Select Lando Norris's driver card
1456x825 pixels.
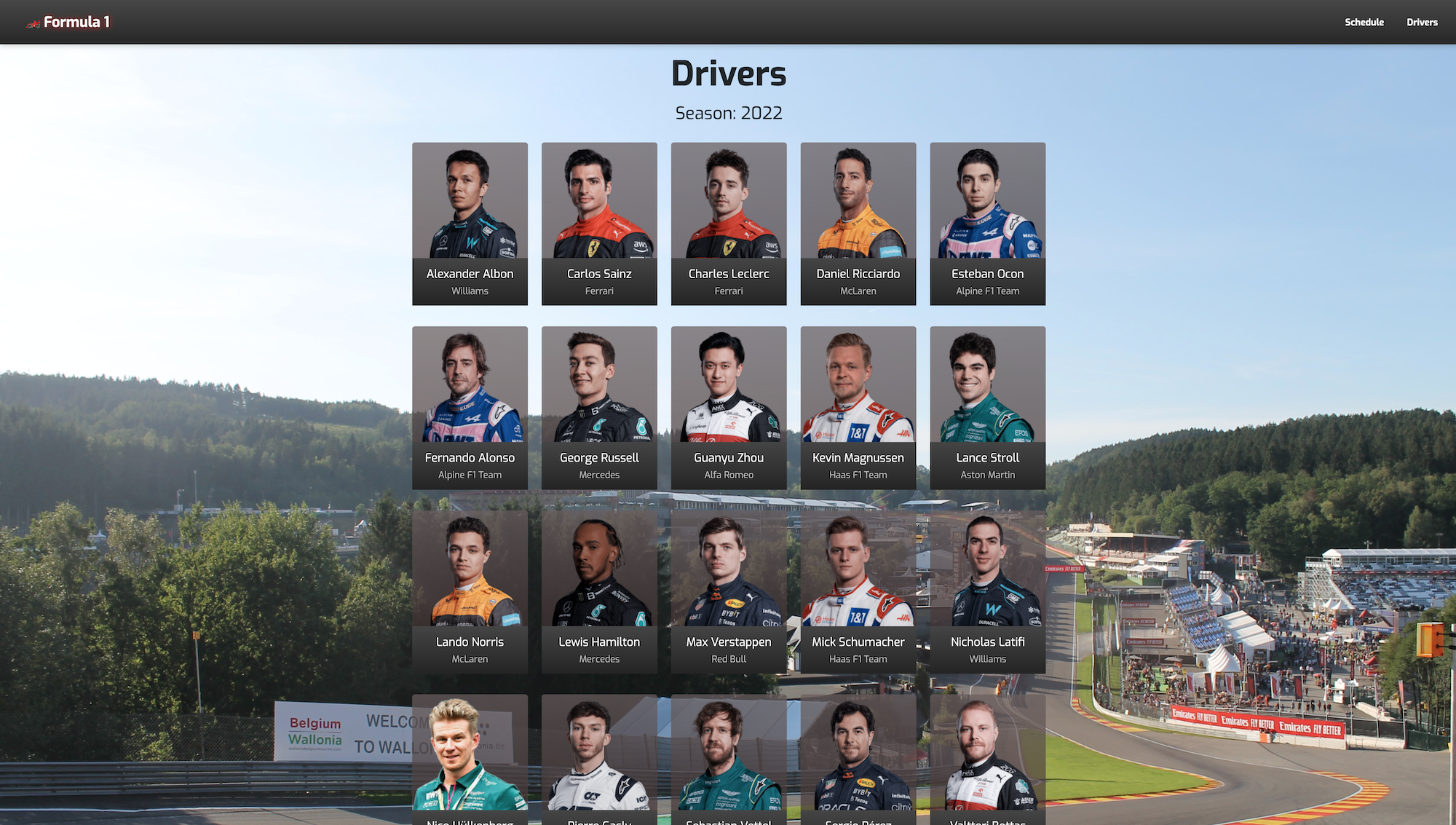(x=470, y=592)
